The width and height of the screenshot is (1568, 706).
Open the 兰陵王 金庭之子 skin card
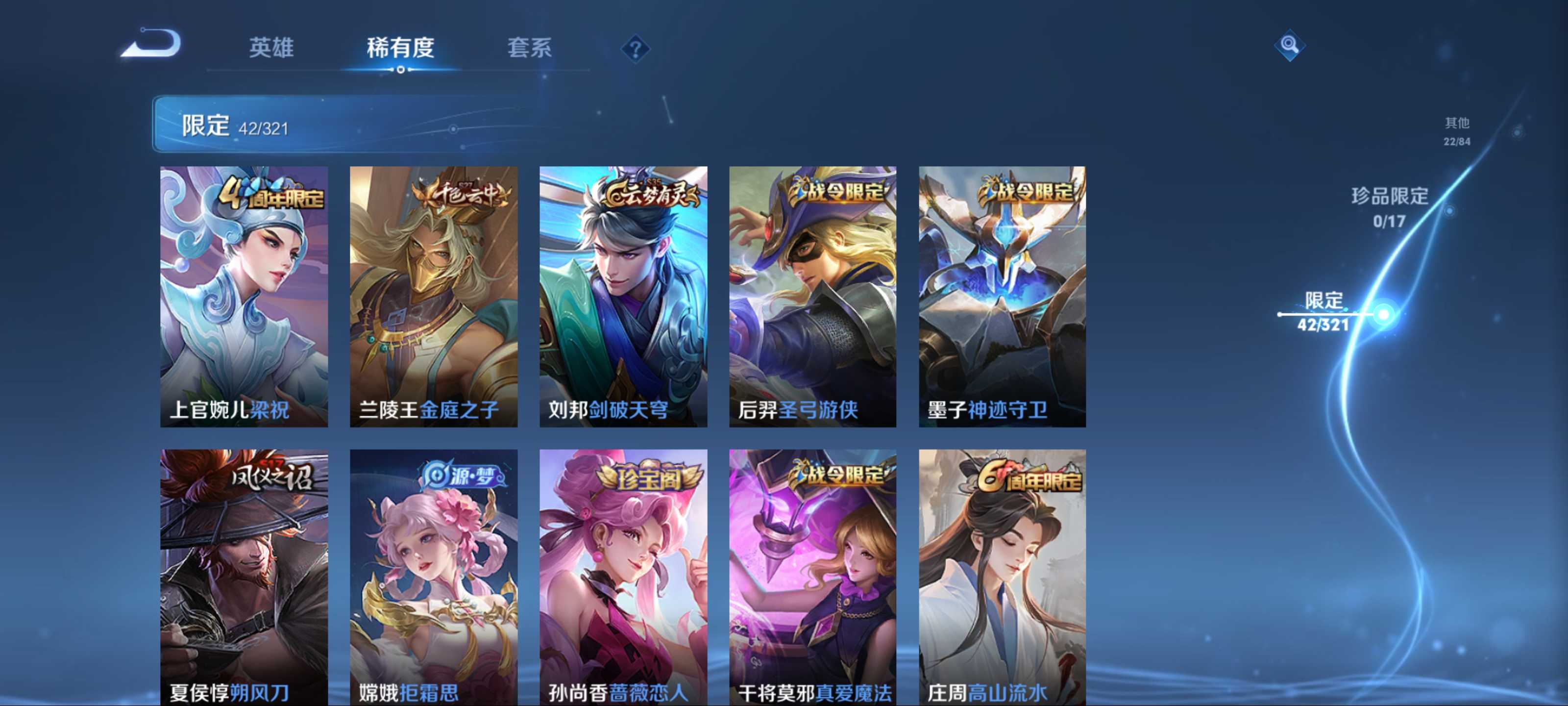(x=433, y=296)
